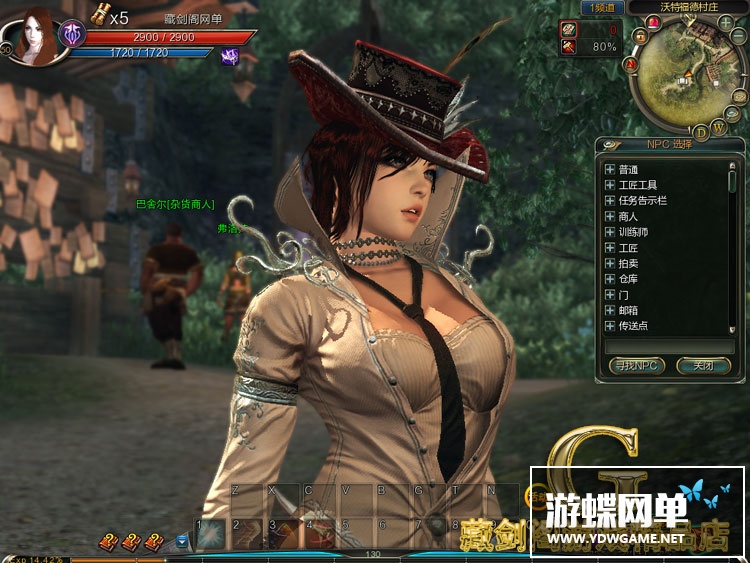Click the purple buff icon beside mana bar

229,57
